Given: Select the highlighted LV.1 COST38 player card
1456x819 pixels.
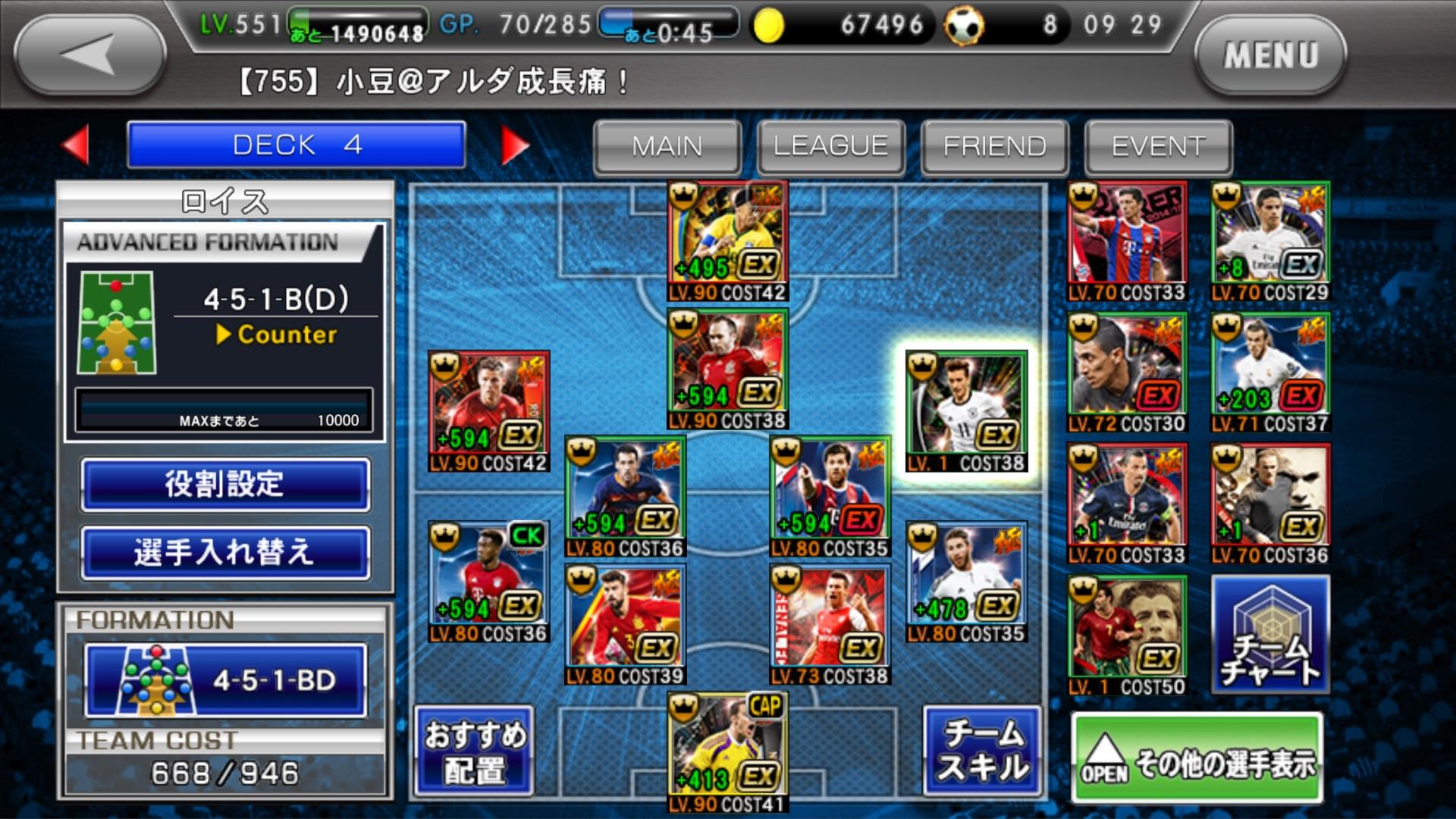Looking at the screenshot, I should coord(966,411).
